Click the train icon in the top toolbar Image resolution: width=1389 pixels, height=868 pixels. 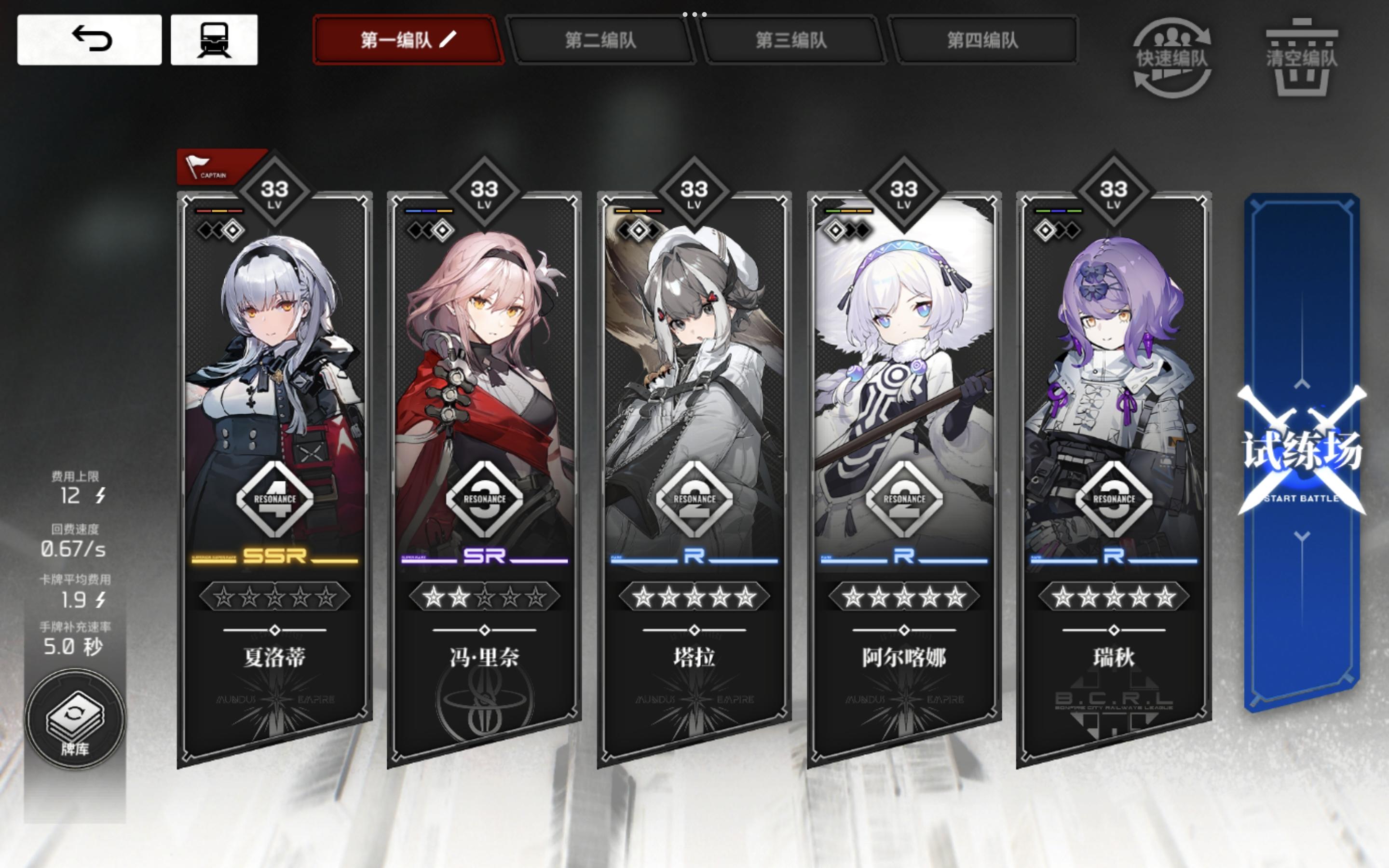[x=215, y=40]
